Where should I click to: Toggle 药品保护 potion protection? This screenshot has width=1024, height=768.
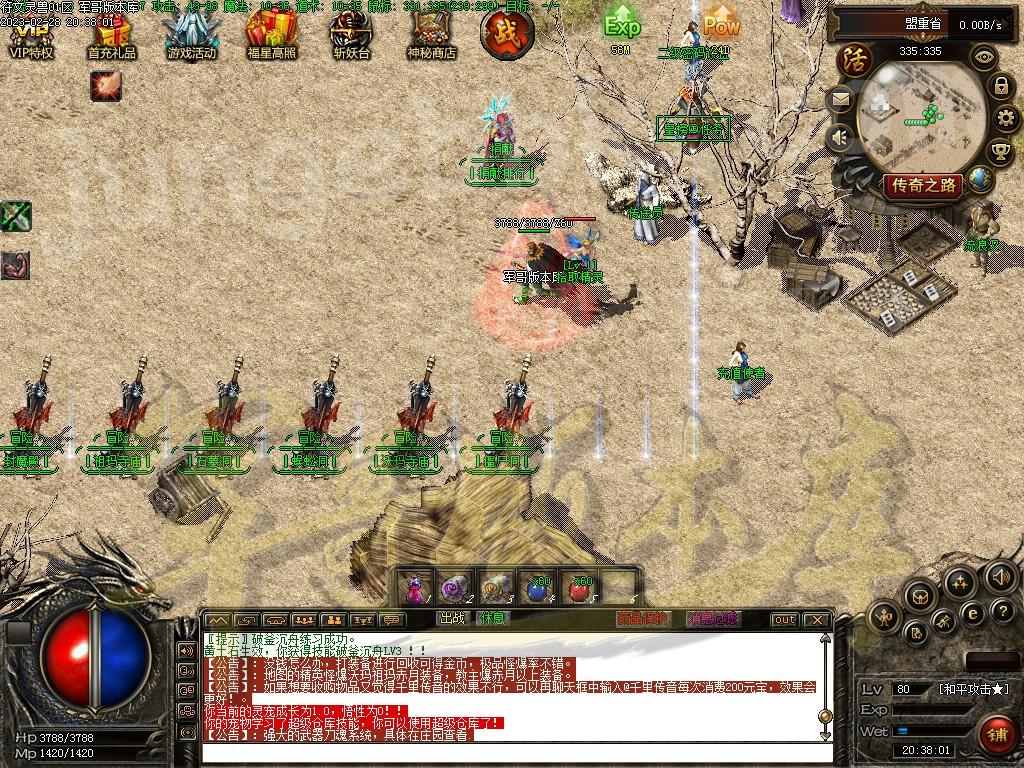pyautogui.click(x=642, y=619)
